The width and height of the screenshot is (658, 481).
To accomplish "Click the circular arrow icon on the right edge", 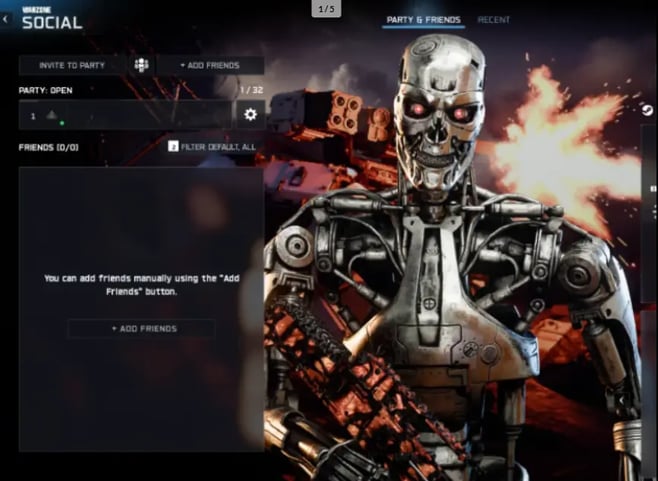I will [647, 110].
